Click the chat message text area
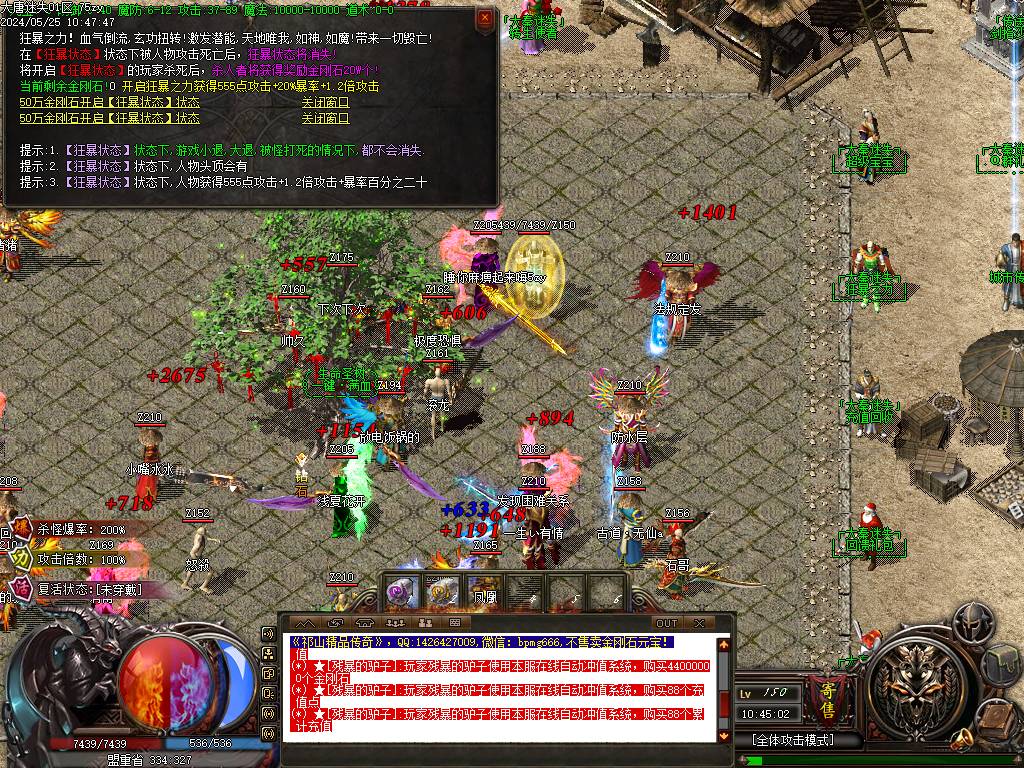This screenshot has height=768, width=1024. (500, 688)
